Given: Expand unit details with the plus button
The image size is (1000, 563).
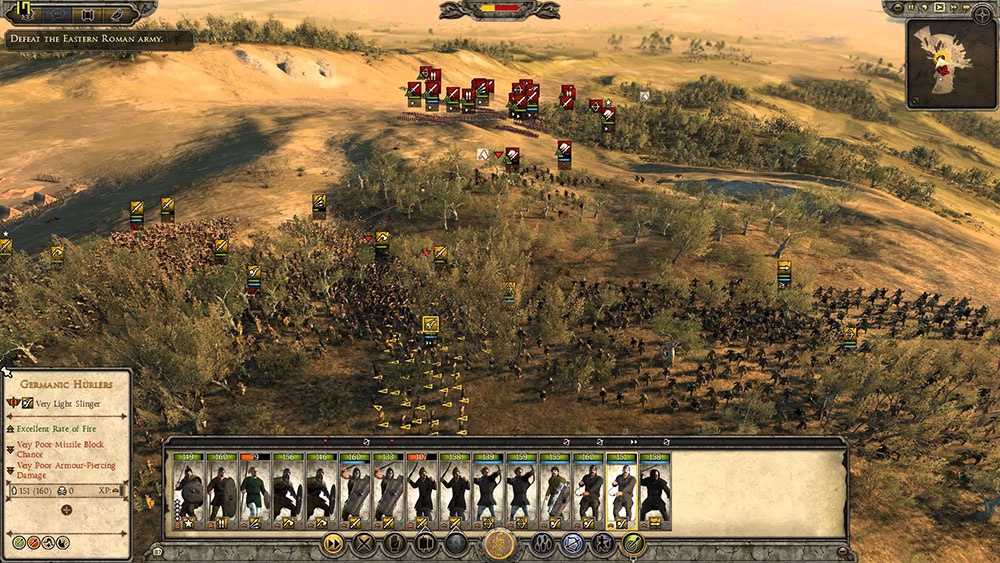Looking at the screenshot, I should [67, 510].
